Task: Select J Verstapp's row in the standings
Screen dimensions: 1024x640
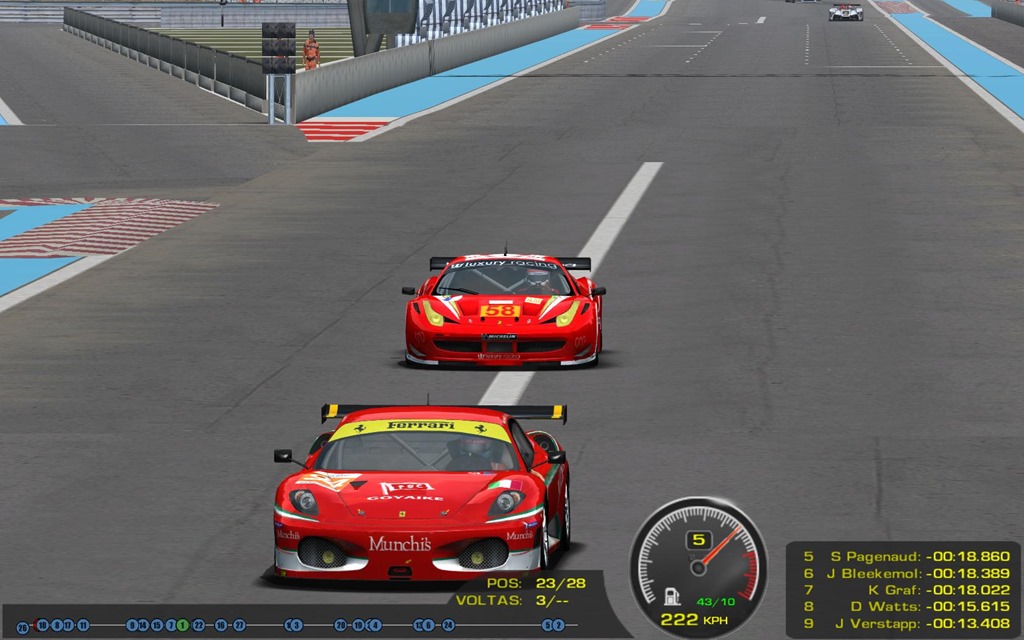Action: (x=905, y=623)
